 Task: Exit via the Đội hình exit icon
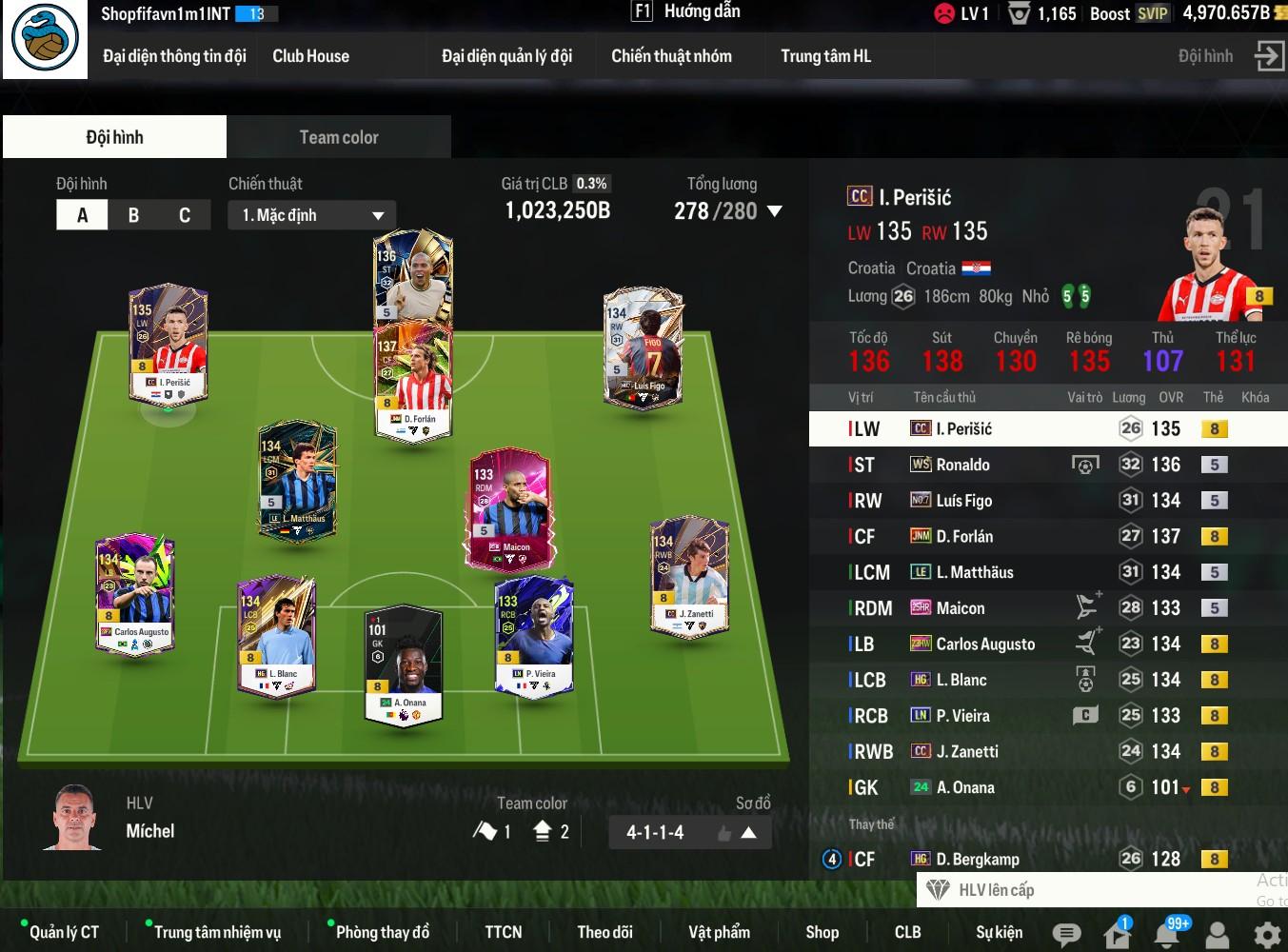[1269, 55]
